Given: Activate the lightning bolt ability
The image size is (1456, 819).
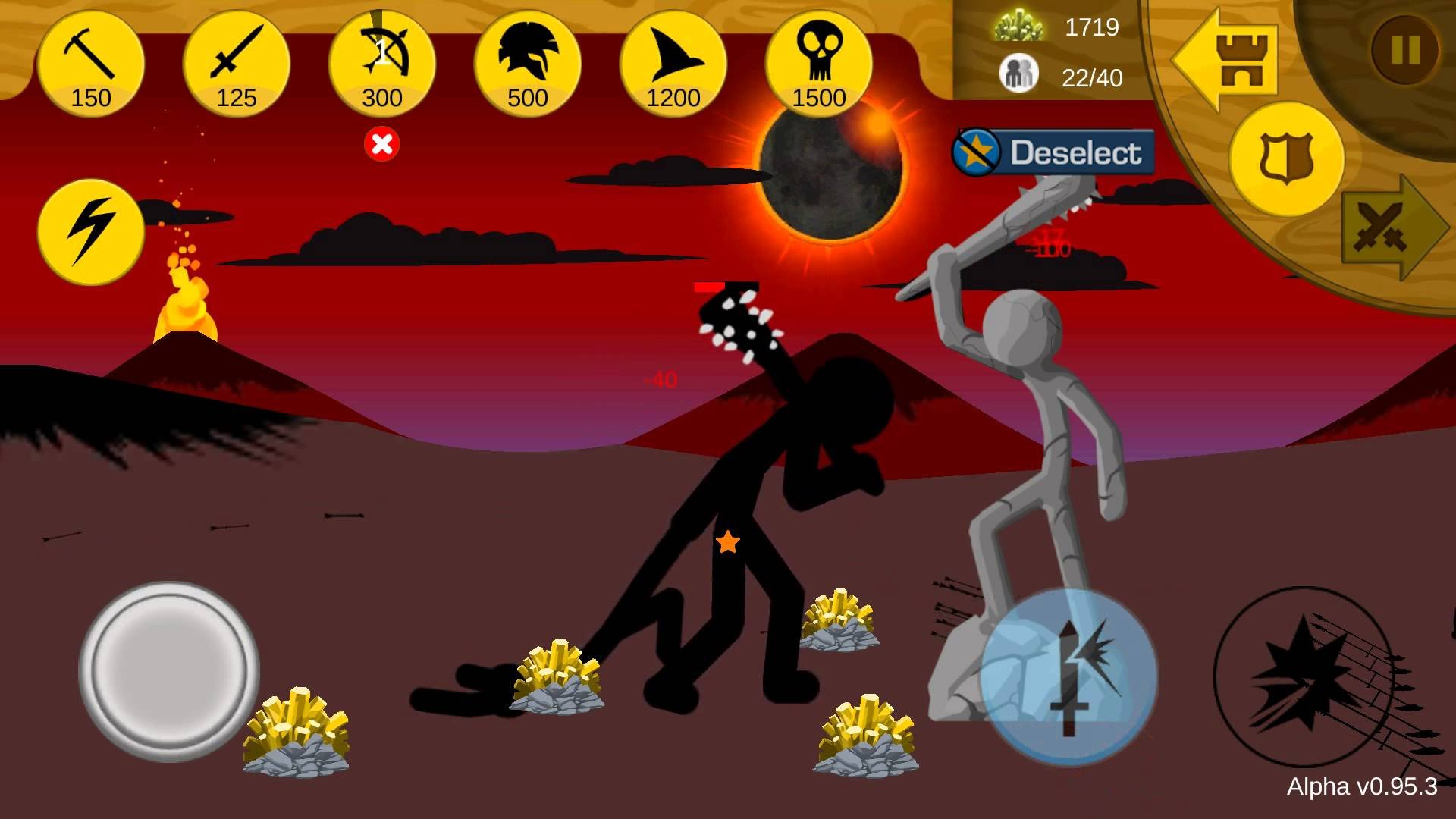Looking at the screenshot, I should (x=91, y=231).
